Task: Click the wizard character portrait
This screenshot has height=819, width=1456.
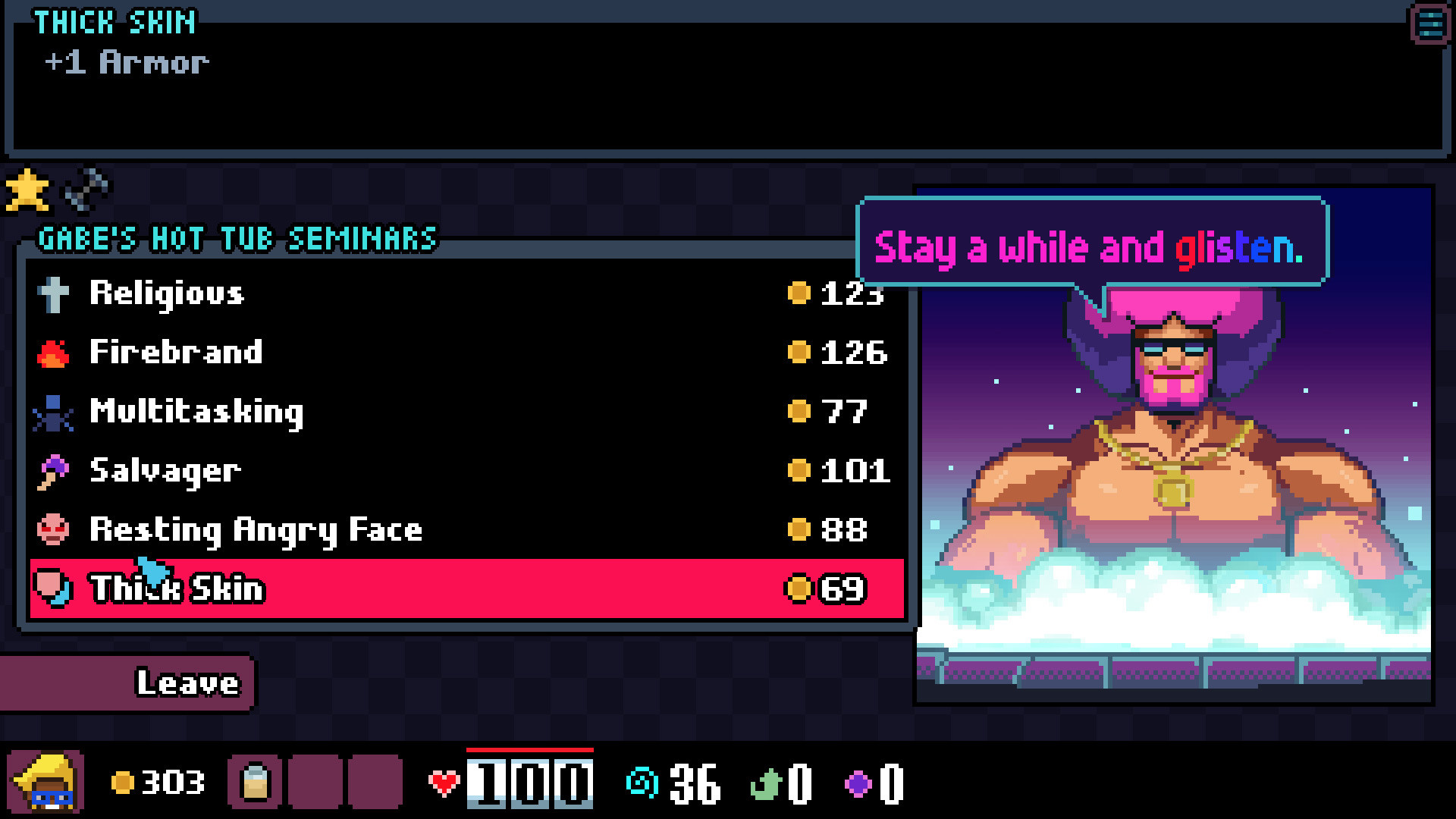Action: (x=45, y=783)
